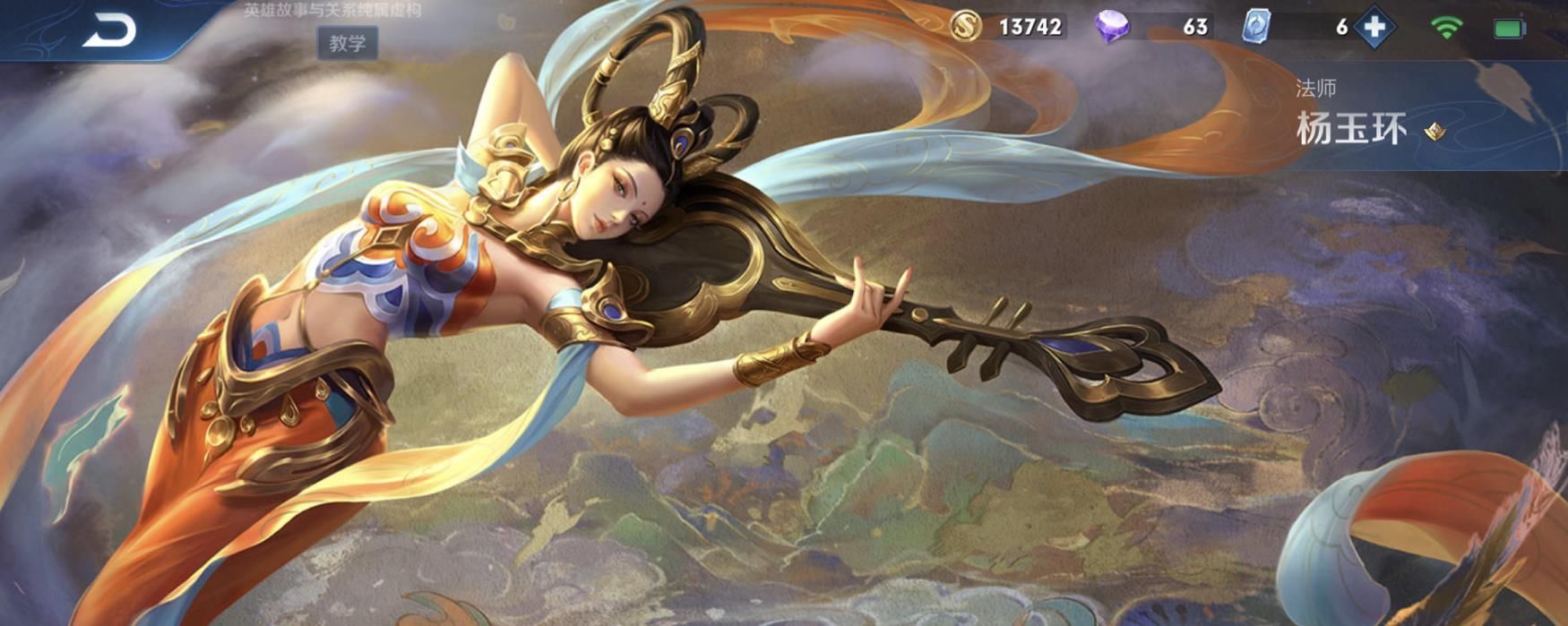The width and height of the screenshot is (1568, 626).
Task: Tap the purple diamond currency icon
Action: (1111, 27)
